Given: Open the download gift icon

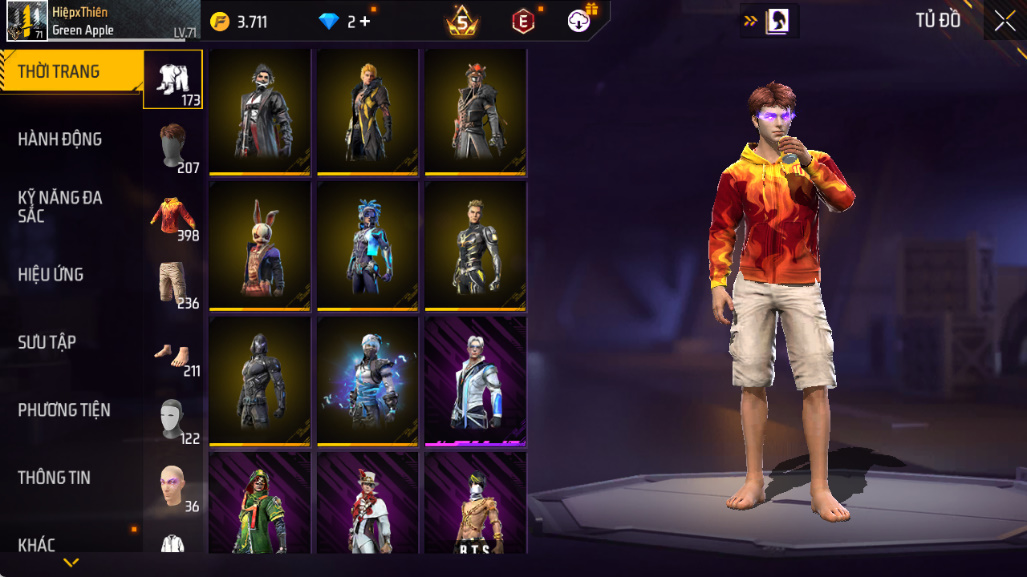Looking at the screenshot, I should point(580,20).
